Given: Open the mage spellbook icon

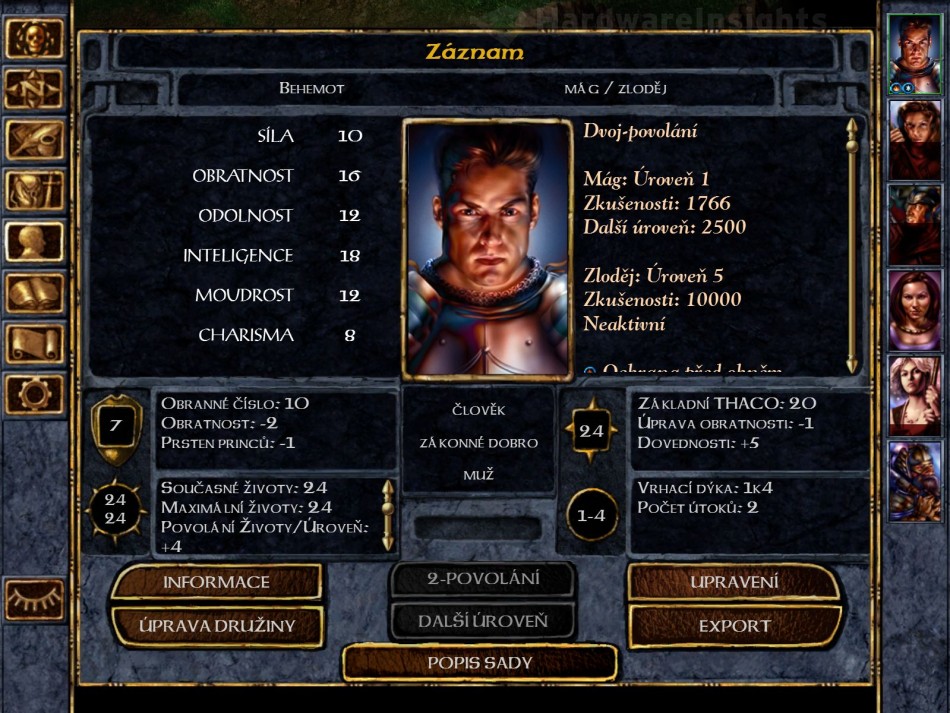Looking at the screenshot, I should point(34,292).
